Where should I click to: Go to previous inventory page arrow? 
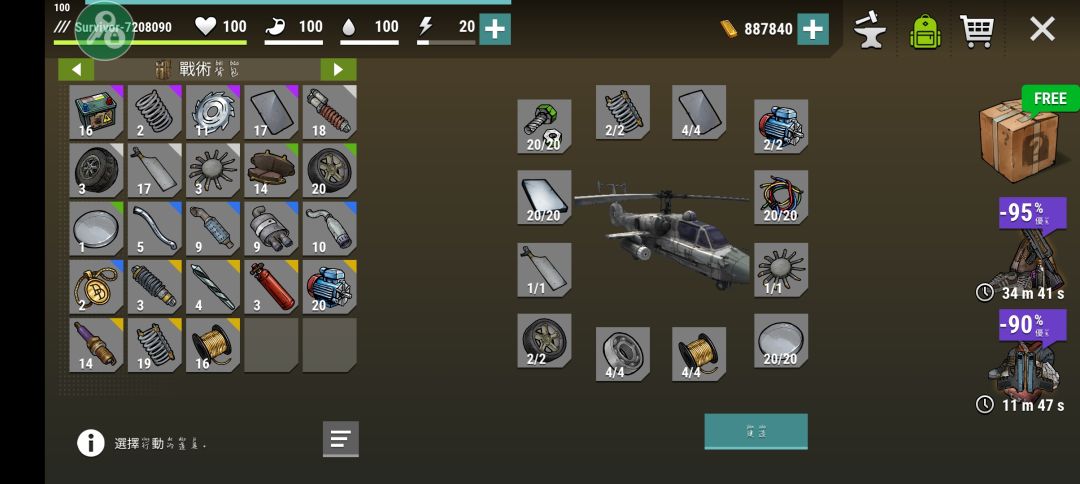coord(76,69)
